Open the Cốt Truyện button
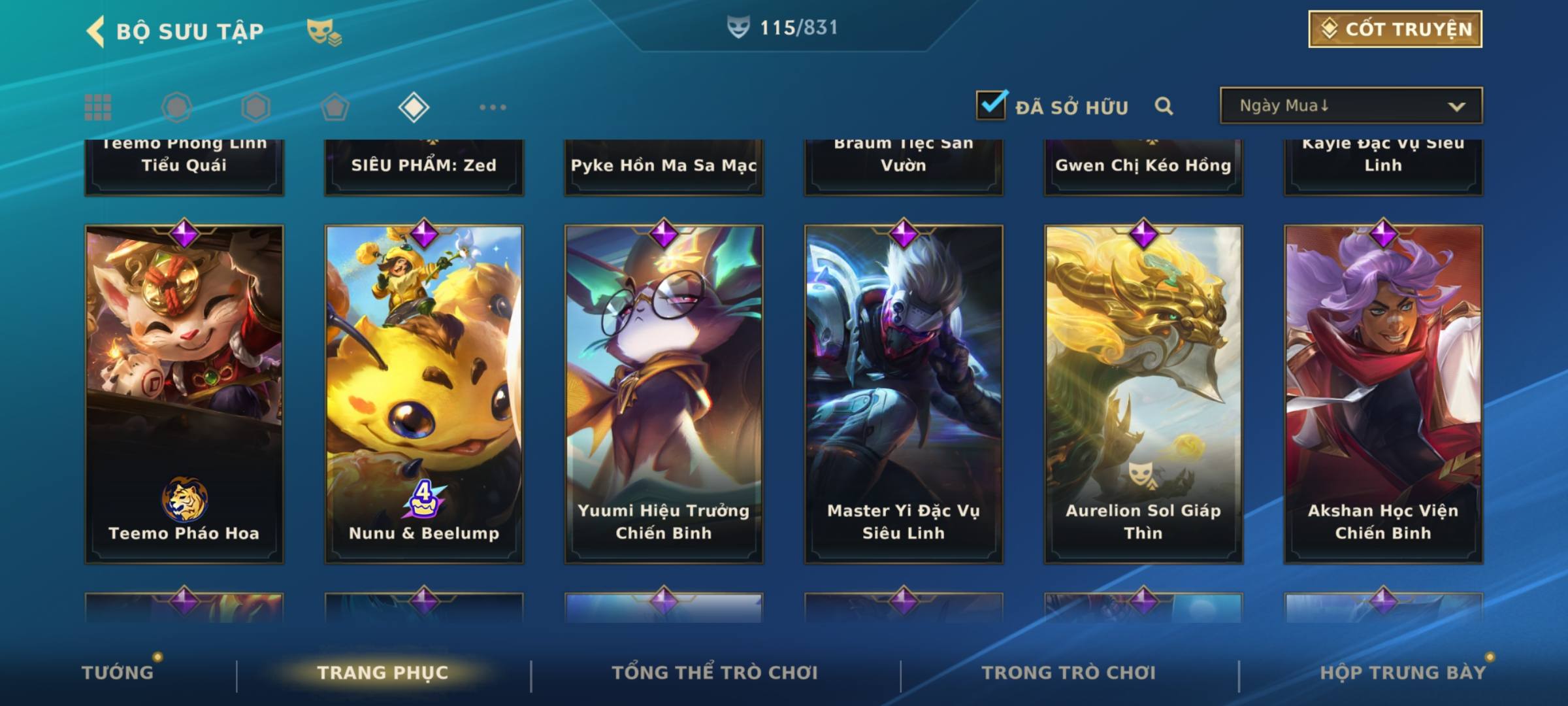1568x706 pixels. click(1394, 29)
